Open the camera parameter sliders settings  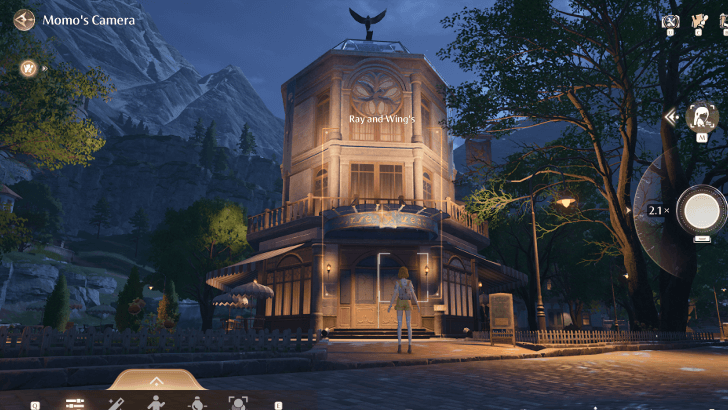pos(75,403)
